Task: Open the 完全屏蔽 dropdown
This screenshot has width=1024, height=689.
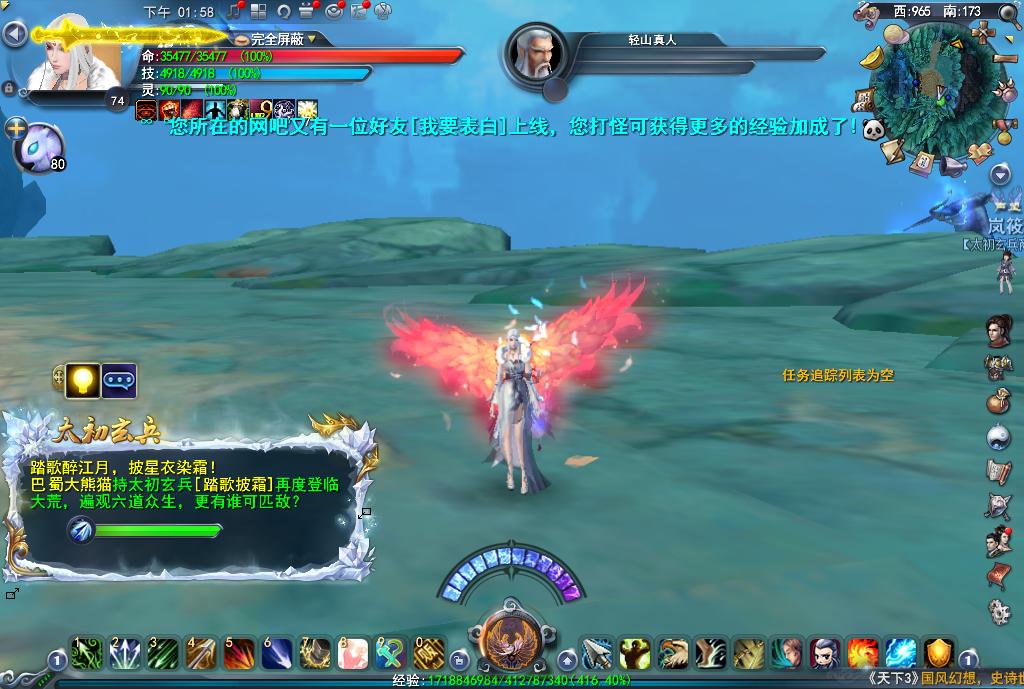Action: [x=312, y=39]
